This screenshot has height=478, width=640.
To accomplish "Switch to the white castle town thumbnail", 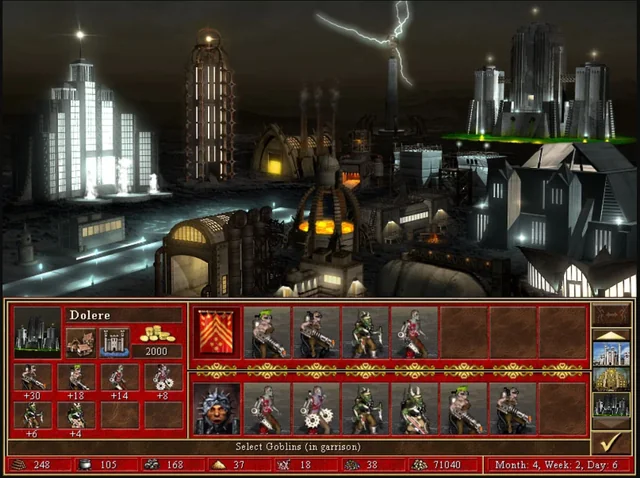I will pos(611,354).
